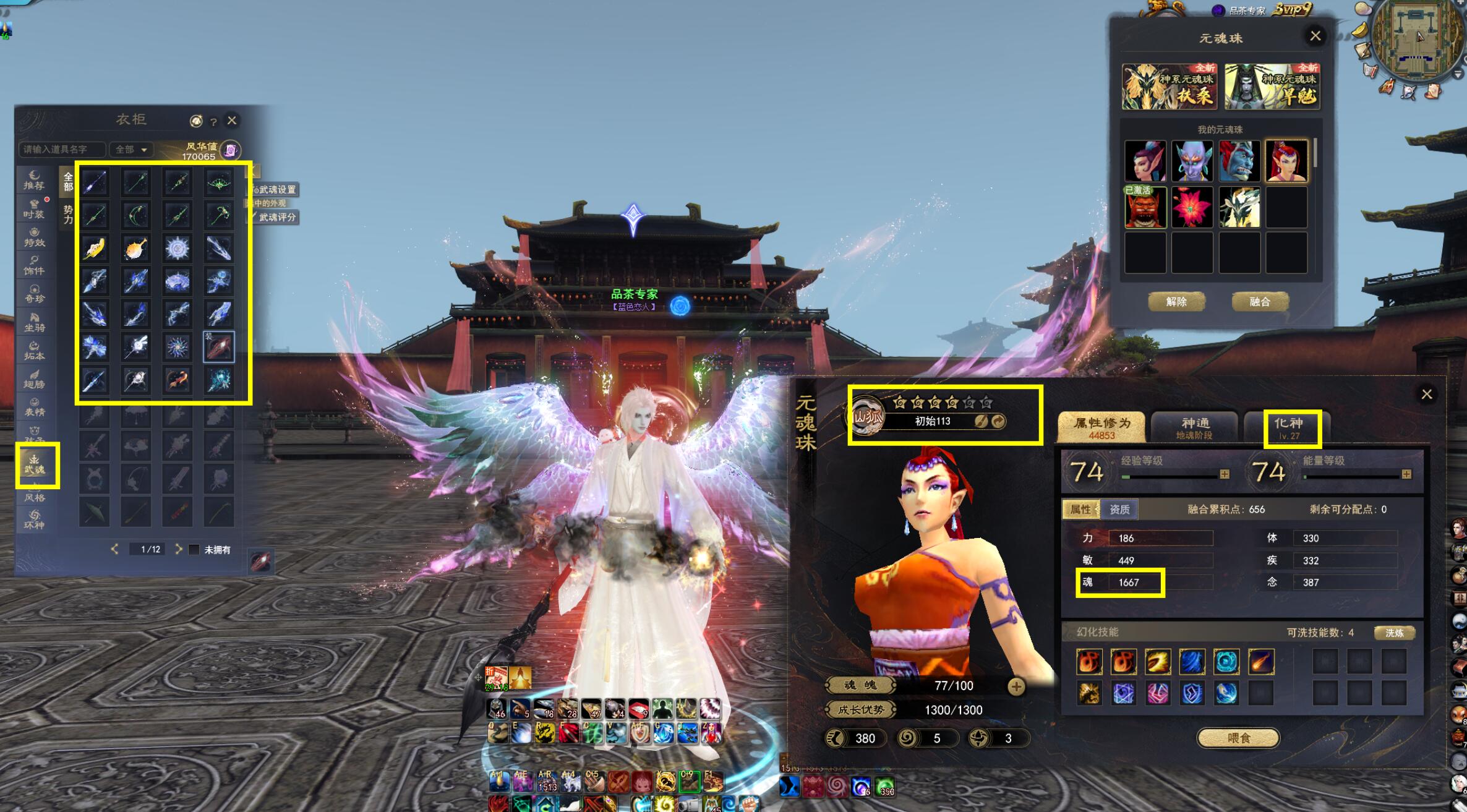The height and width of the screenshot is (812, 1467).
Task: Click the 喂食 feed button
Action: pyautogui.click(x=1238, y=738)
